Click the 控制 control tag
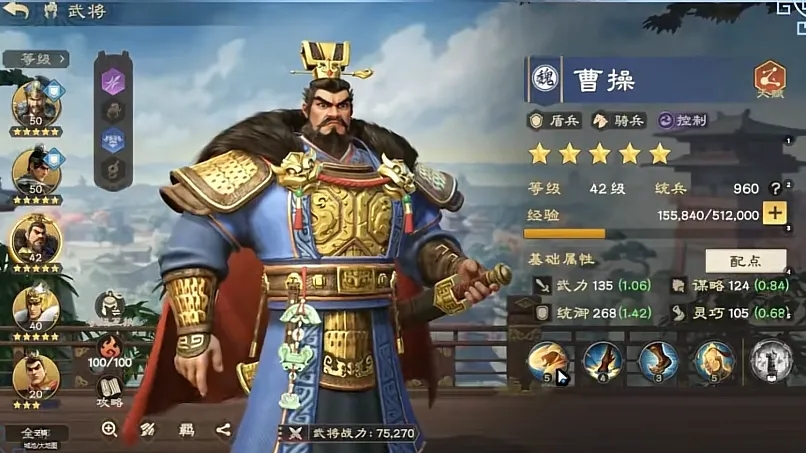Image resolution: width=806 pixels, height=453 pixels. [683, 120]
